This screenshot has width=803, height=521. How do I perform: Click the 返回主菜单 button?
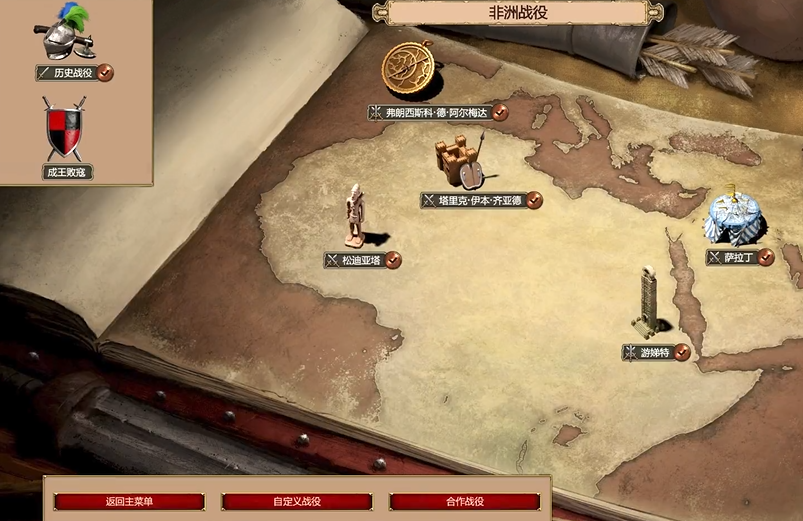(x=129, y=502)
